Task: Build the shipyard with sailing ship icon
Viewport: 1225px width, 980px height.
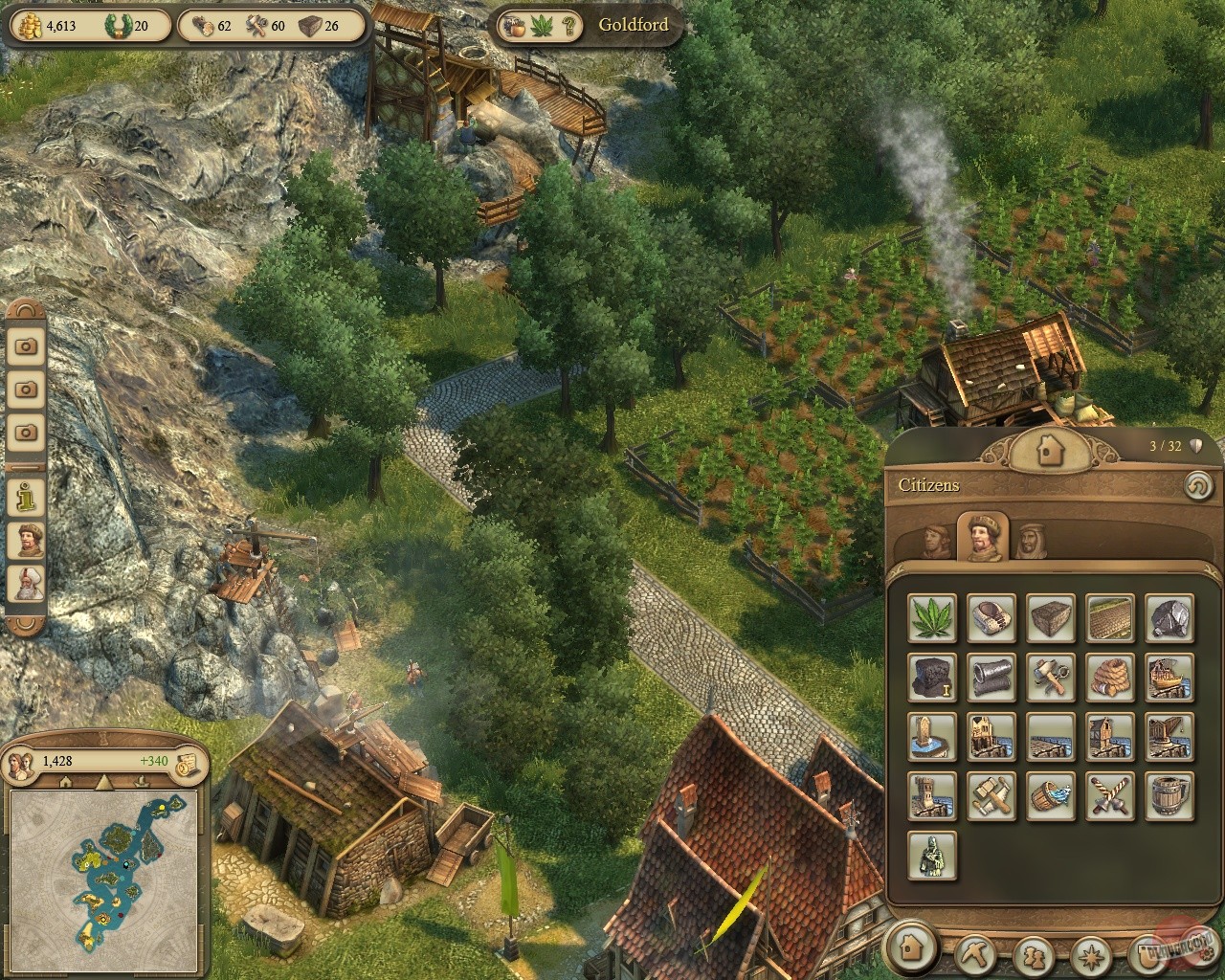Action: coord(1169,677)
